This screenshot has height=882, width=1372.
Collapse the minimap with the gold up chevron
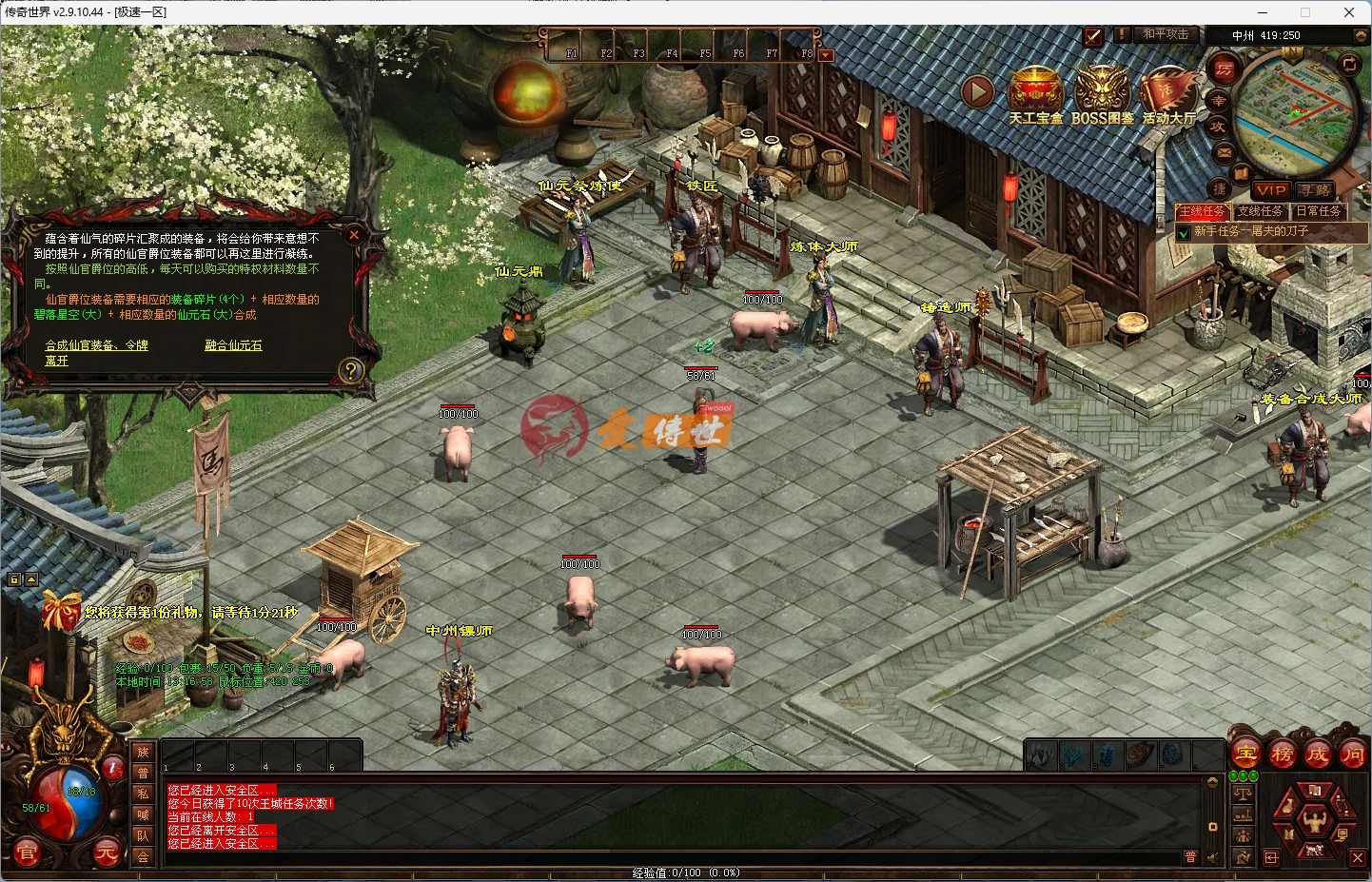coord(1361,36)
